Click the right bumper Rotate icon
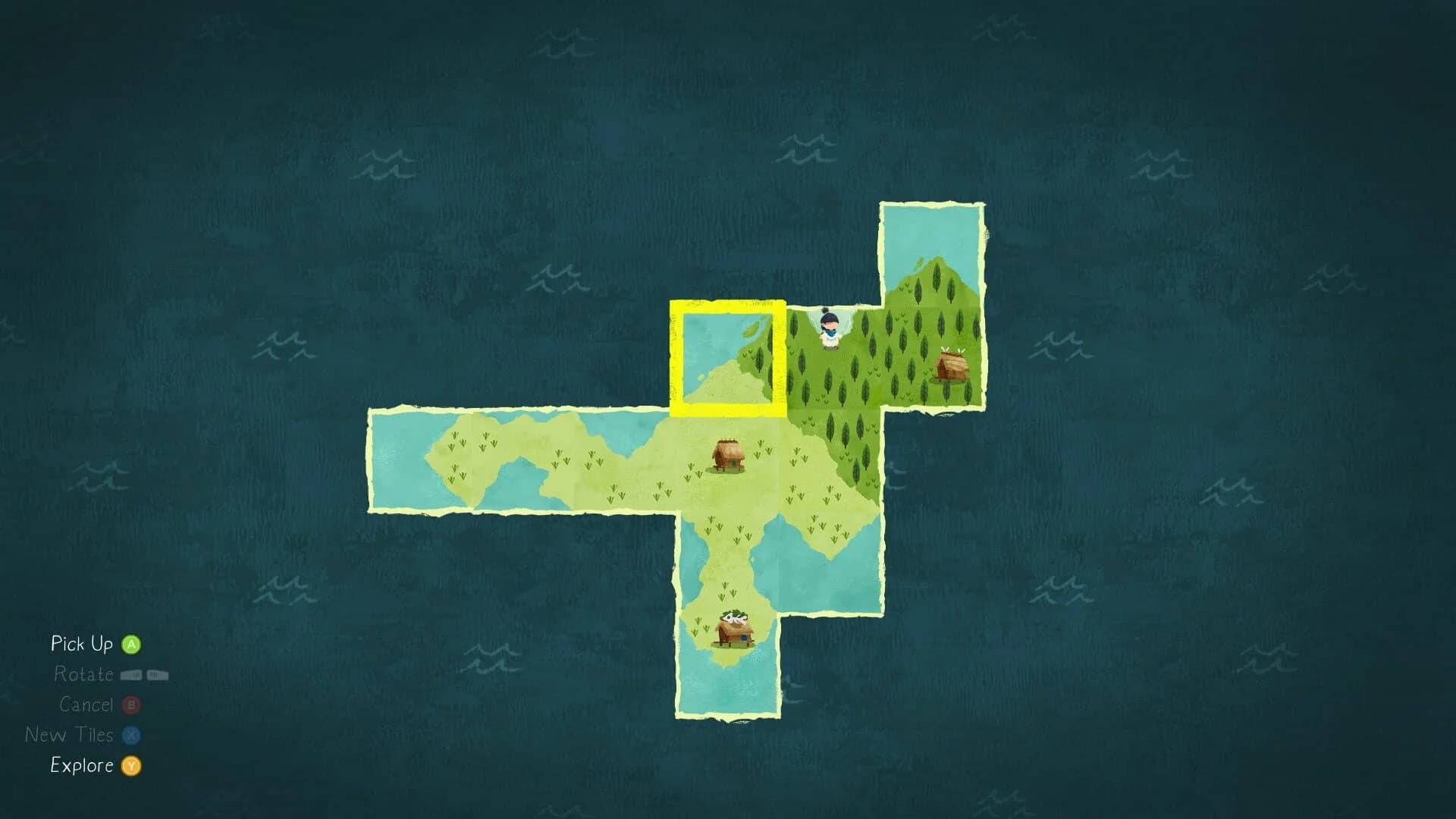The image size is (1456, 819). click(x=158, y=674)
